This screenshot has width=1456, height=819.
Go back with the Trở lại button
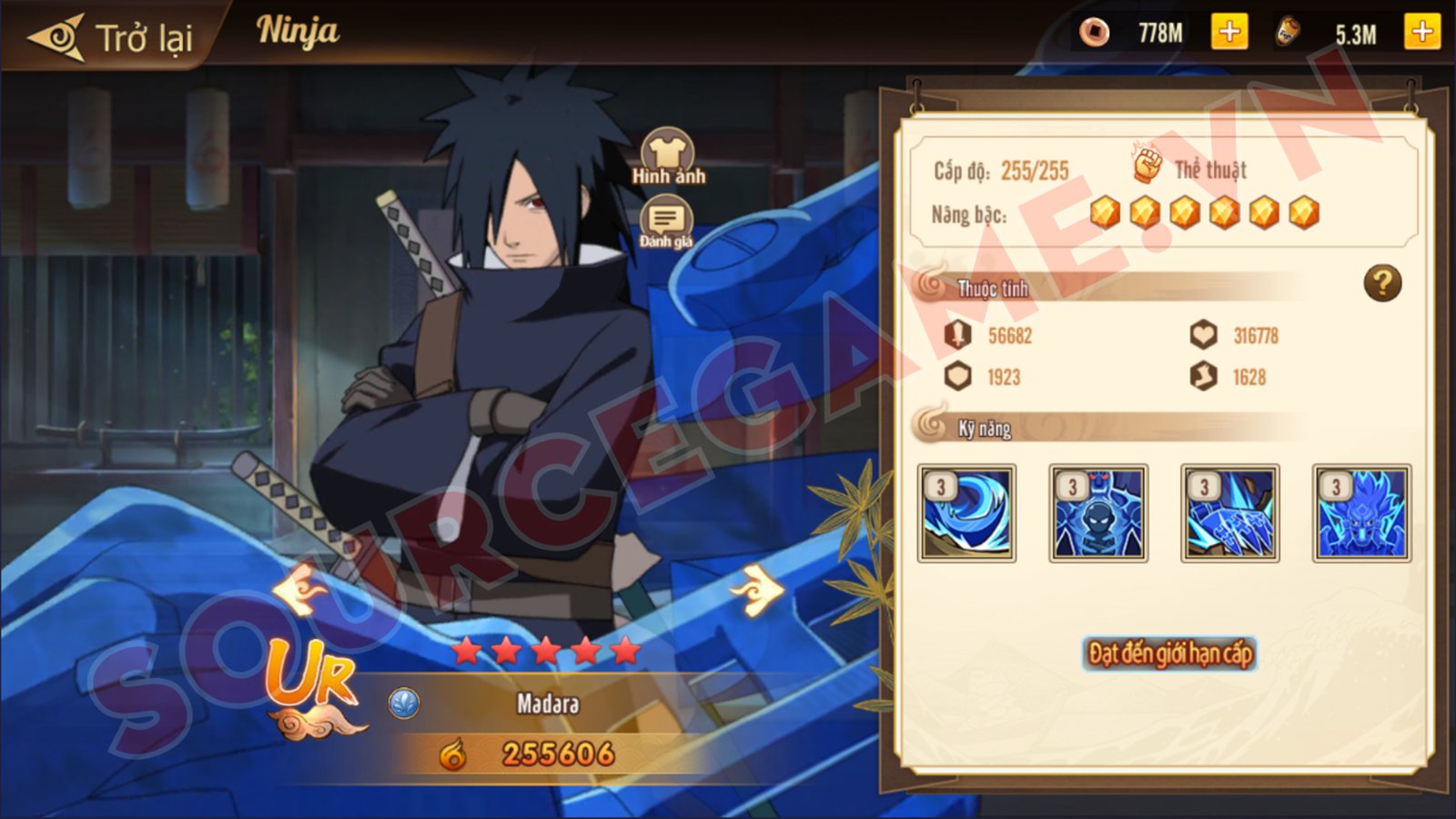tap(112, 37)
